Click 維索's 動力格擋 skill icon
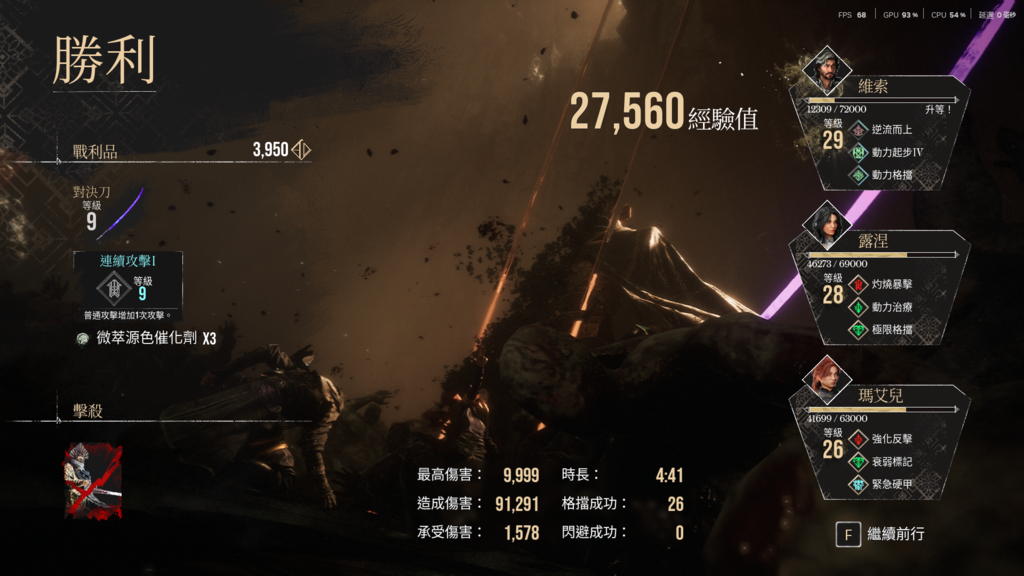Viewport: 1024px width, 576px height. [x=859, y=175]
